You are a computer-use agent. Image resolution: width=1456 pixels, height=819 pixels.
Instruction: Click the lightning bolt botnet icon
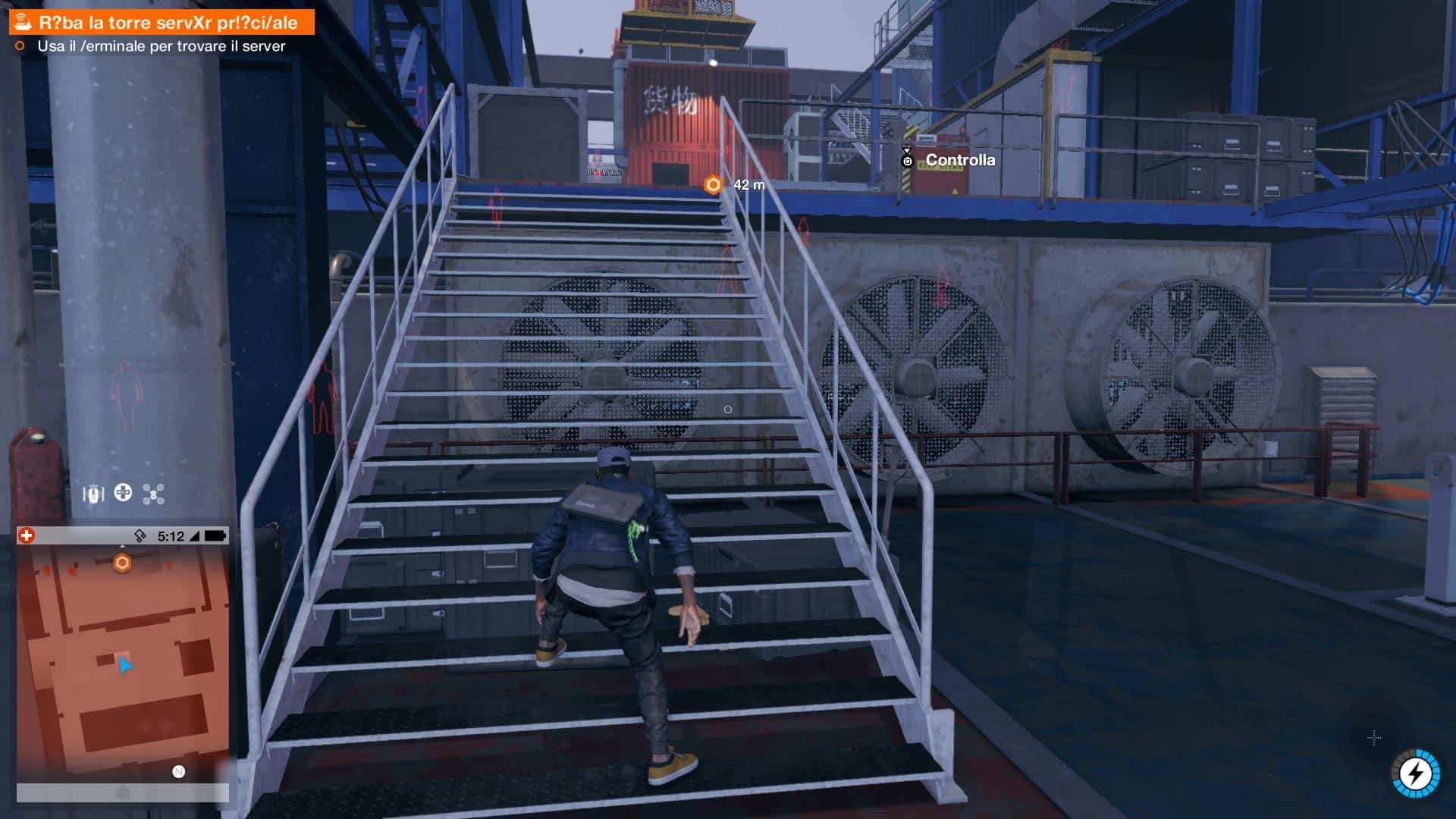pos(1415,773)
